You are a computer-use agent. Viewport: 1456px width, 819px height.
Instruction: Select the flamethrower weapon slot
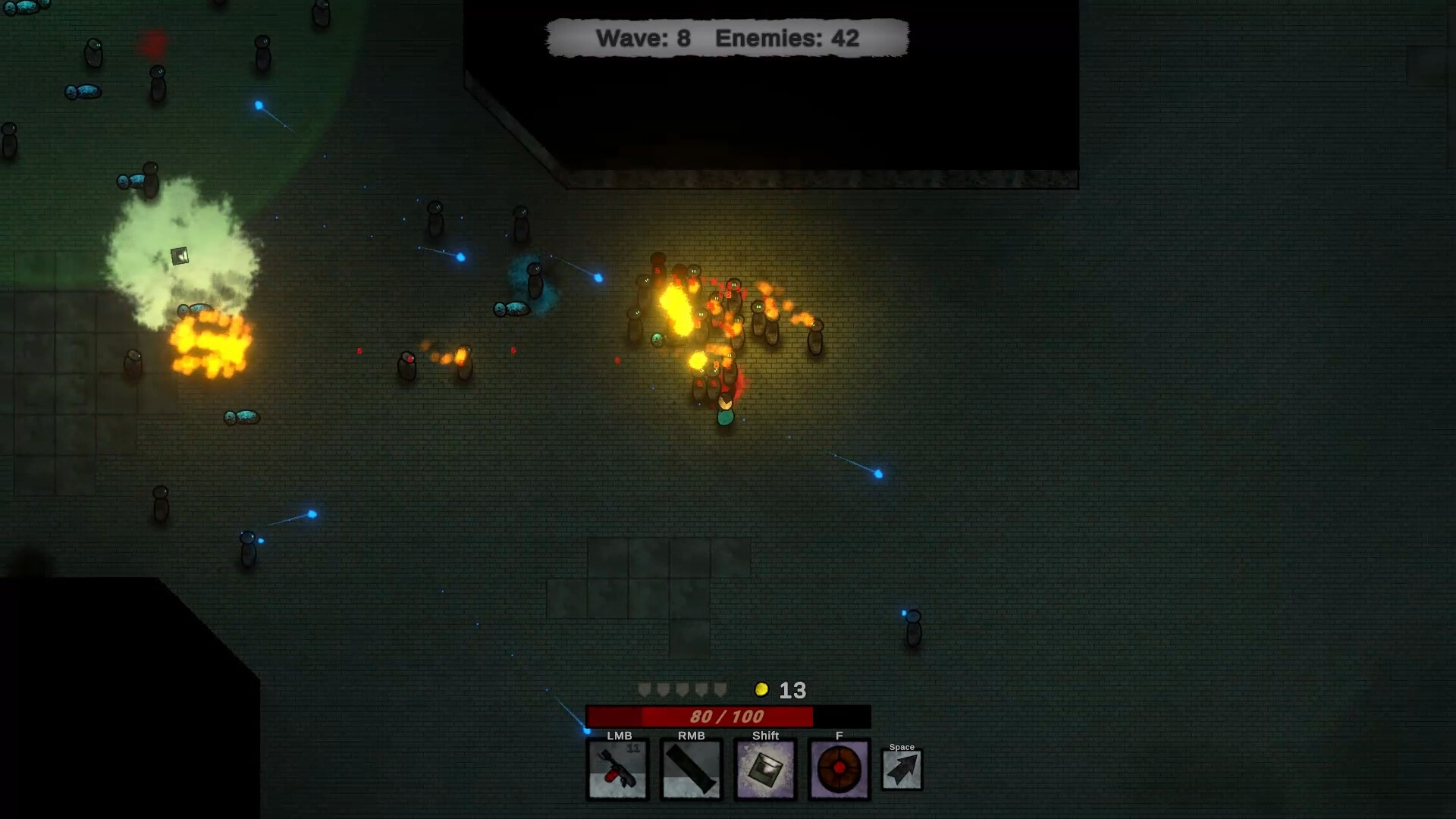coord(617,769)
